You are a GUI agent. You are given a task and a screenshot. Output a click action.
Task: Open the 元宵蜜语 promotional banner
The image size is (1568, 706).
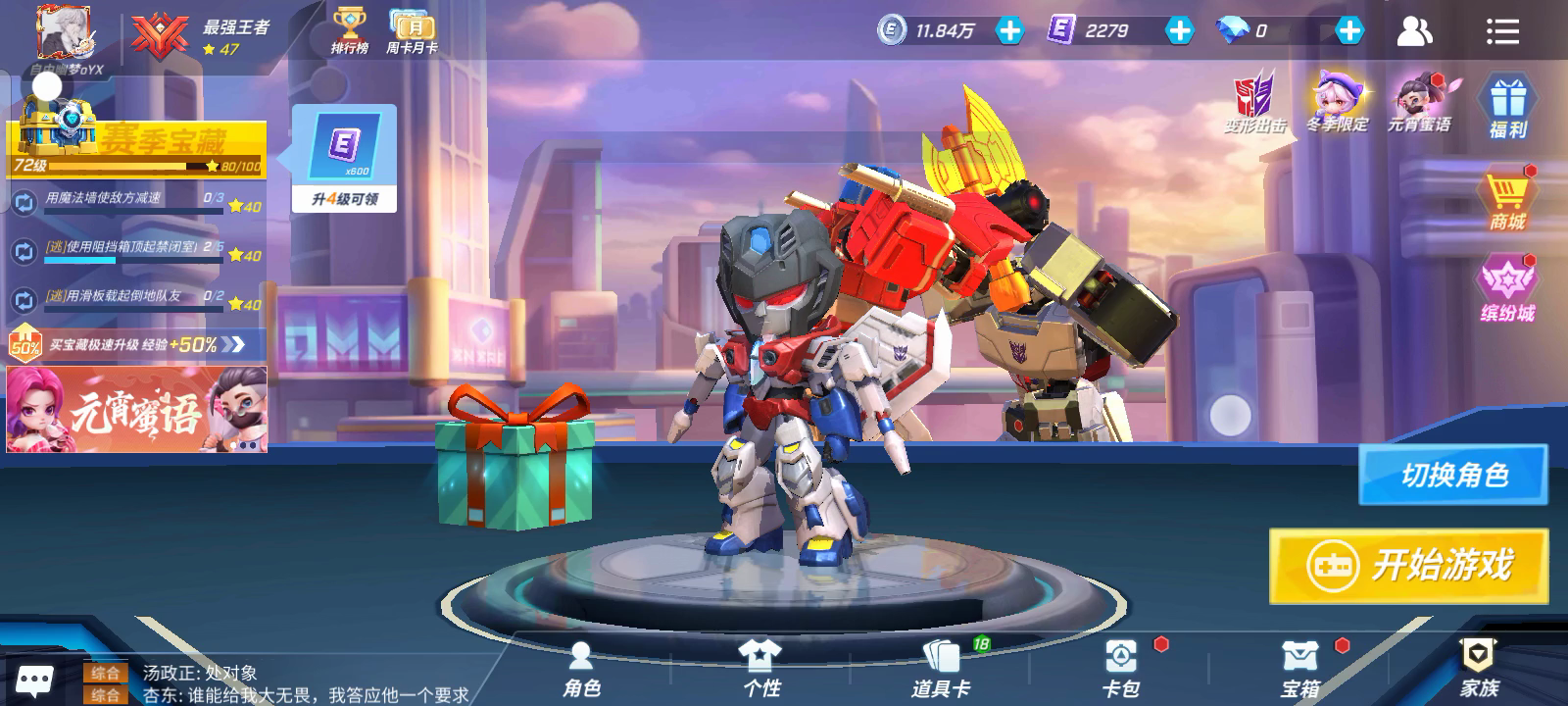137,410
